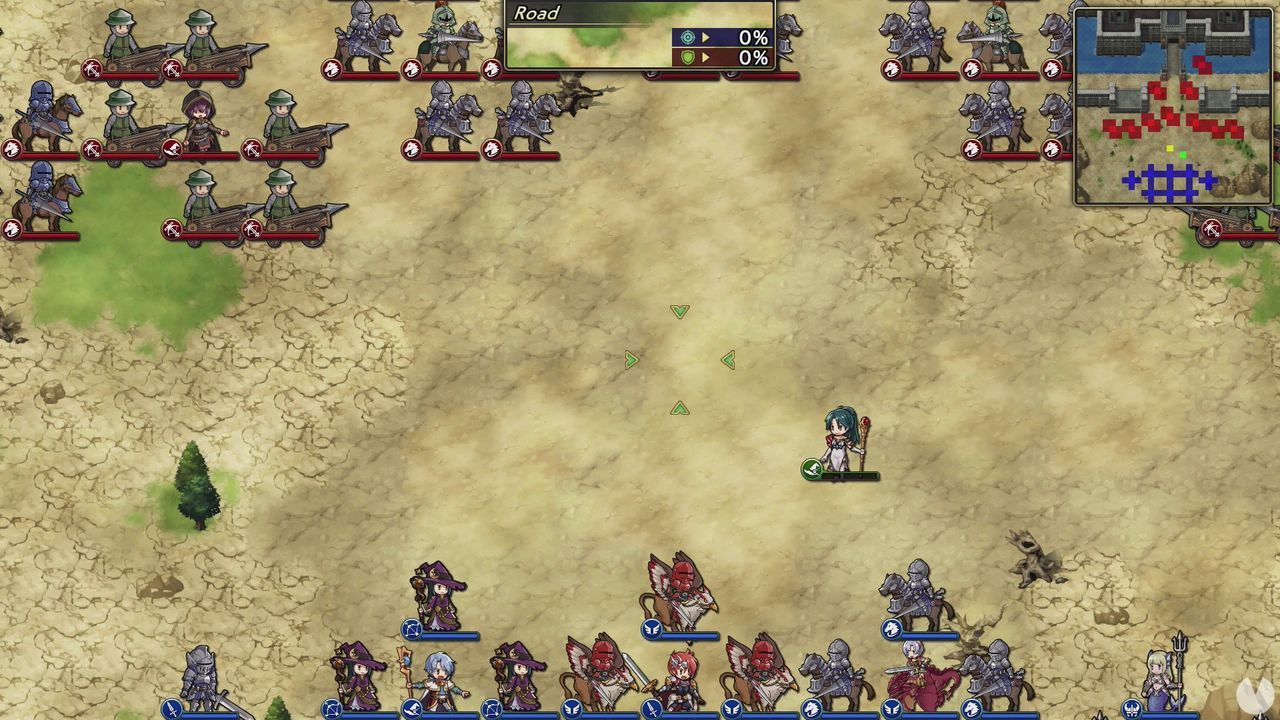Click the bow icon on the purple witch's blue HP bar
The height and width of the screenshot is (720, 1280).
410,631
